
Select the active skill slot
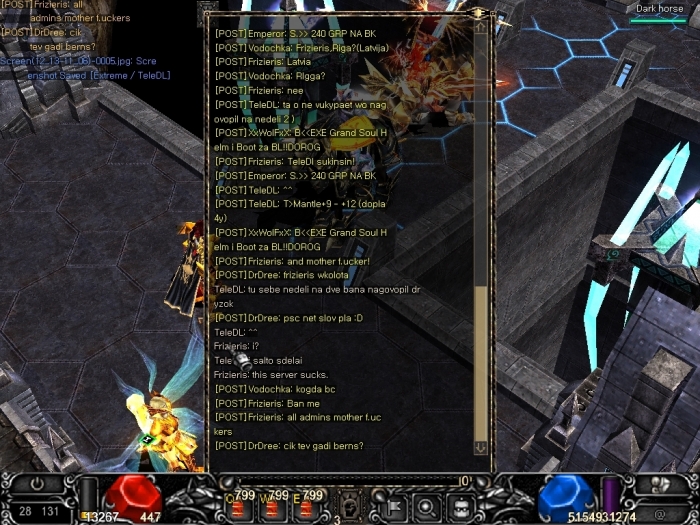[x=352, y=505]
